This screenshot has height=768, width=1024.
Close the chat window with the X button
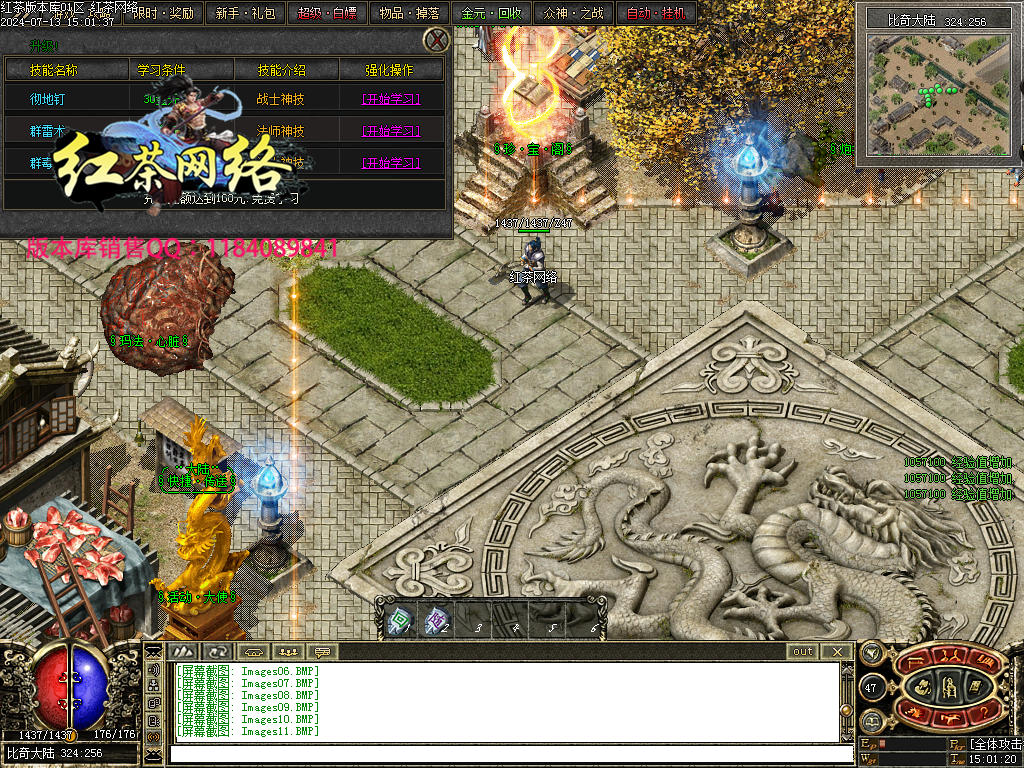click(836, 651)
